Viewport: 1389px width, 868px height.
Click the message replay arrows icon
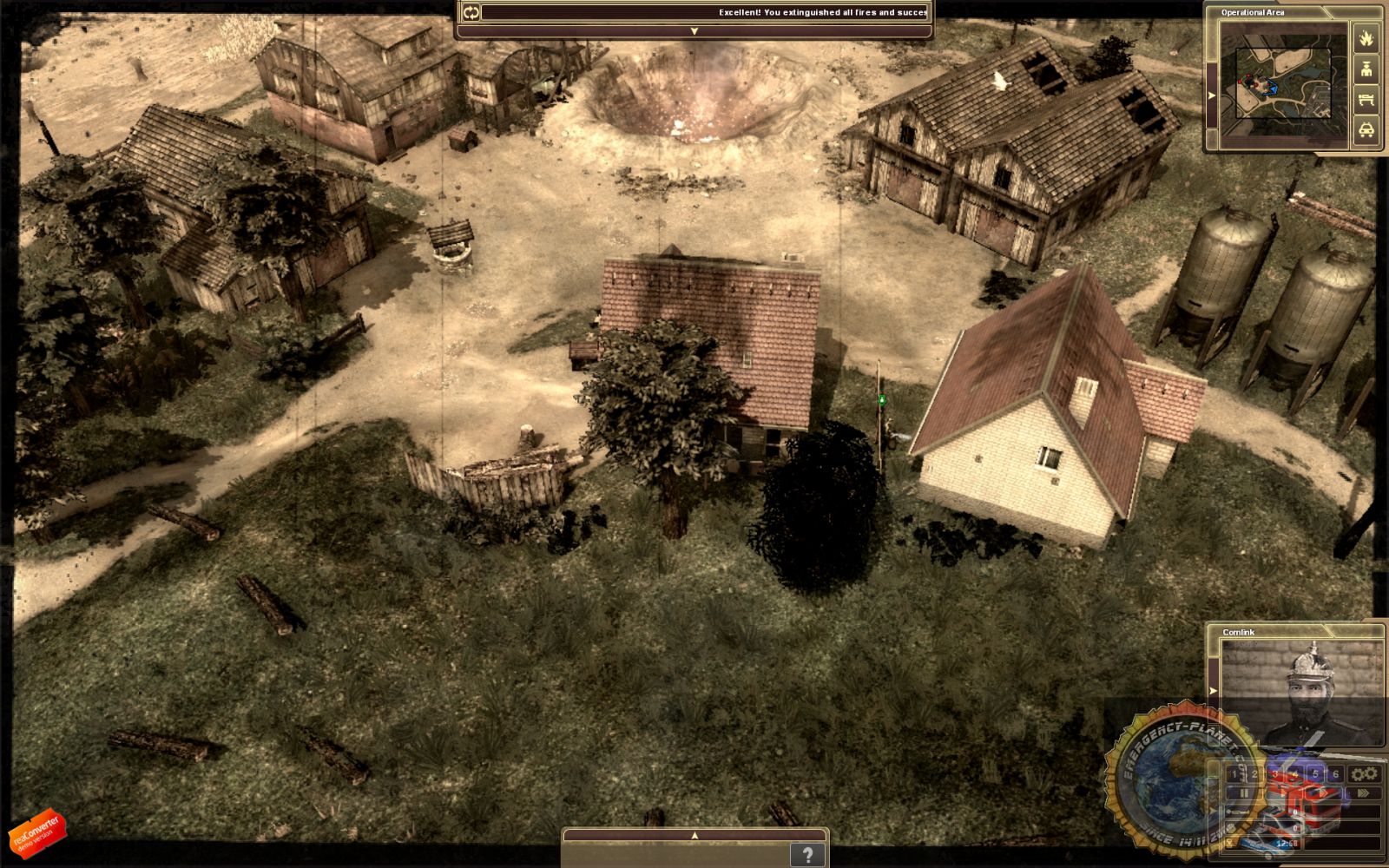pyautogui.click(x=471, y=12)
